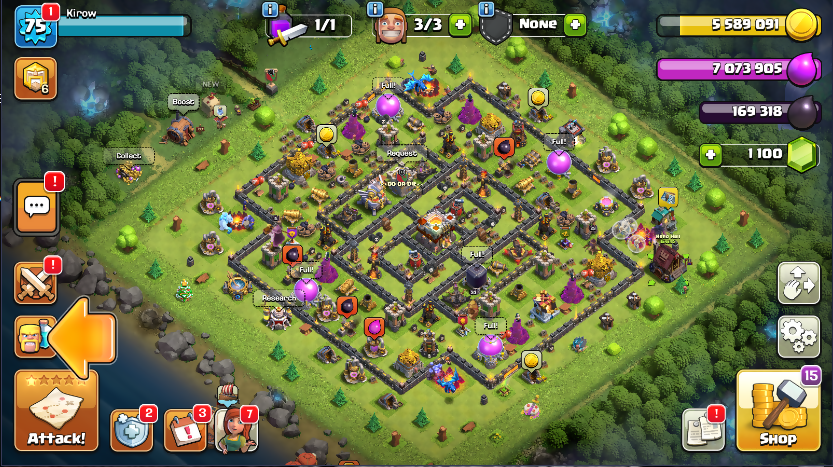833x467 pixels.
Task: Select the red-haired villager portrait icon
Action: 235,430
